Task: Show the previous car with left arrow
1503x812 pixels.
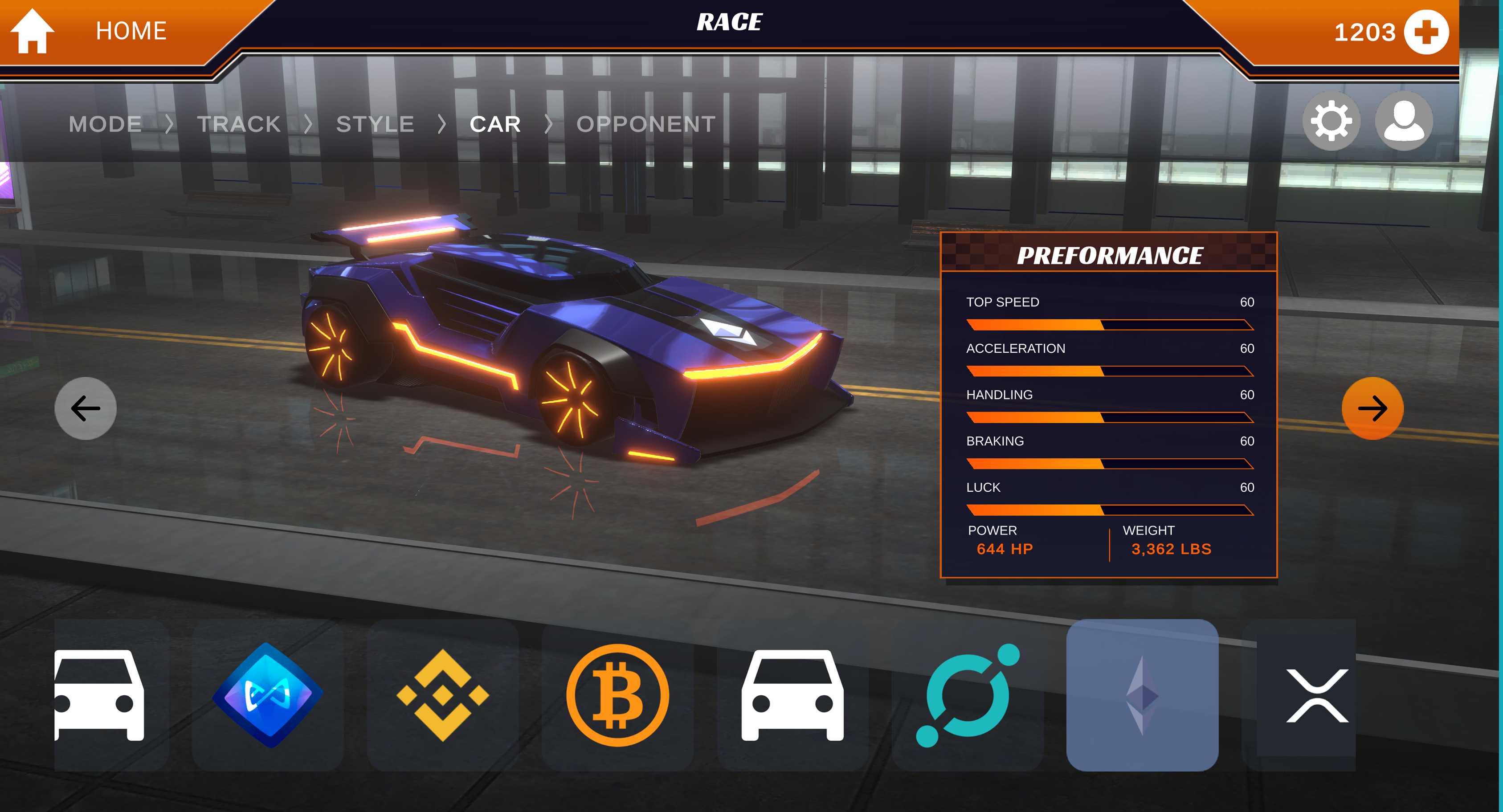Action: tap(85, 408)
